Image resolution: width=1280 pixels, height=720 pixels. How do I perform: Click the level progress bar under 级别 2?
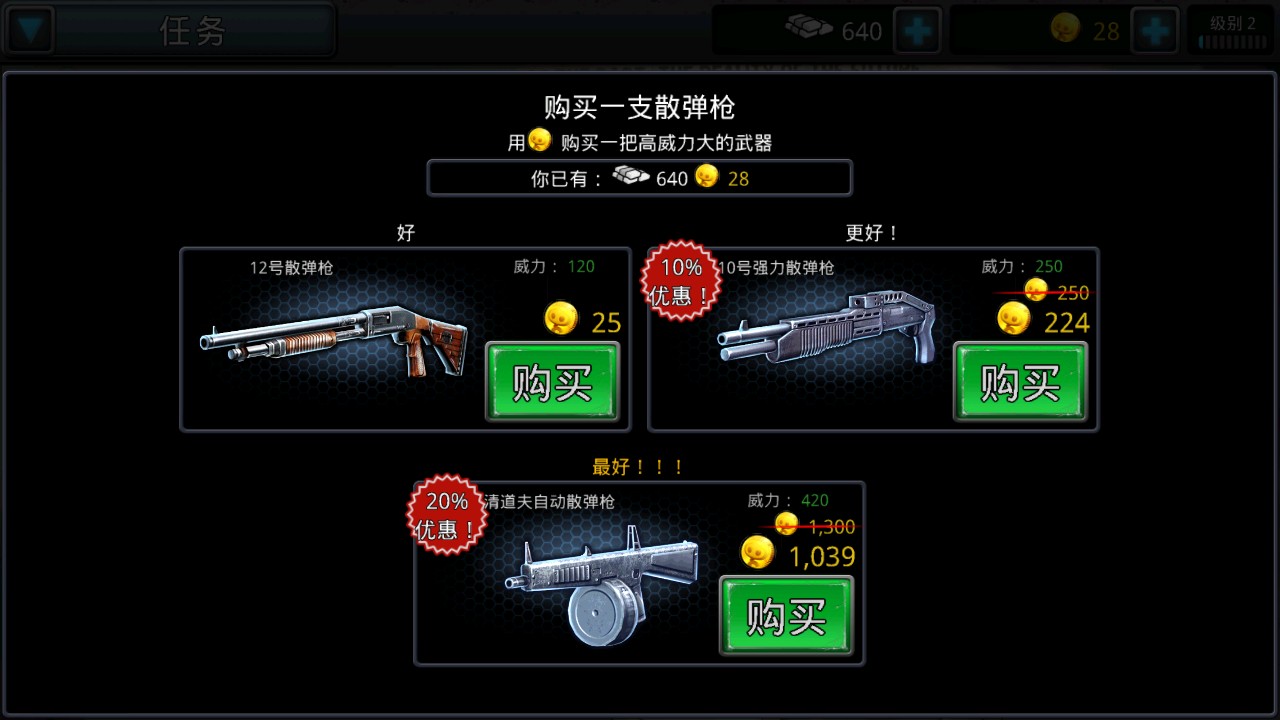pyautogui.click(x=1231, y=43)
